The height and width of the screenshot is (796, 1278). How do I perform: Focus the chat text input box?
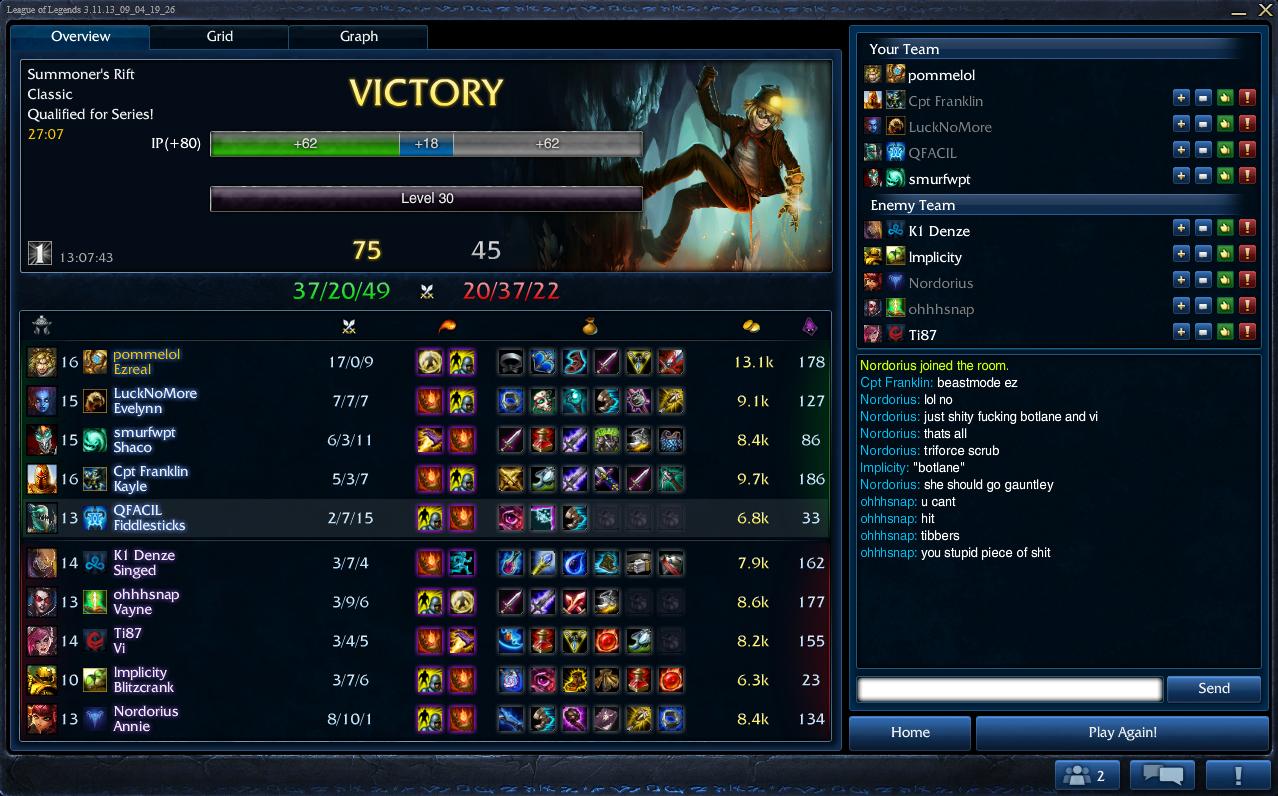point(1010,688)
